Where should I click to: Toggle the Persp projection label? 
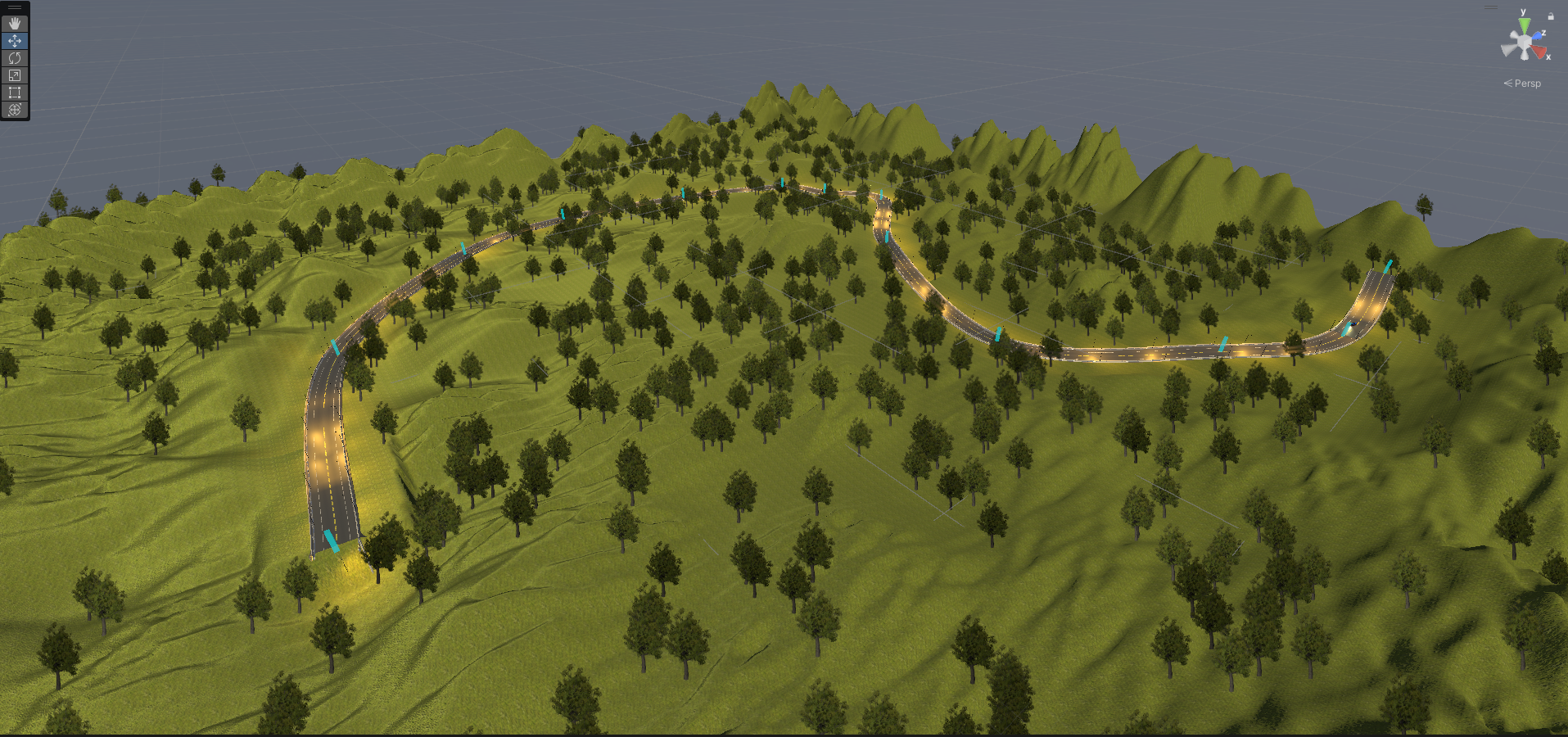click(x=1526, y=84)
